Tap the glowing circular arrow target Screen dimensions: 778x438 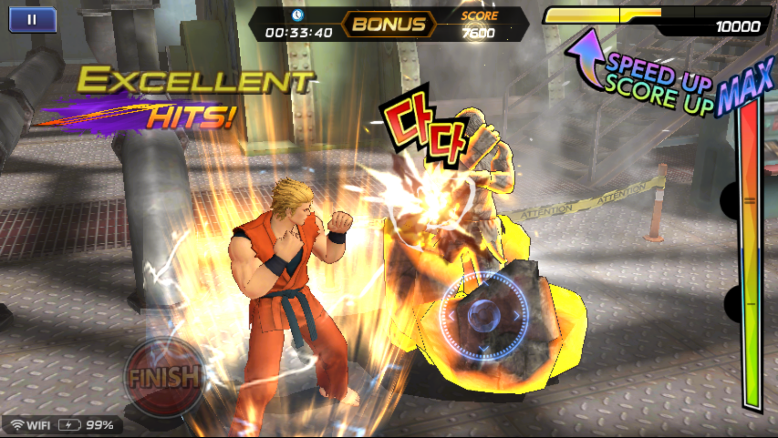[x=483, y=315]
